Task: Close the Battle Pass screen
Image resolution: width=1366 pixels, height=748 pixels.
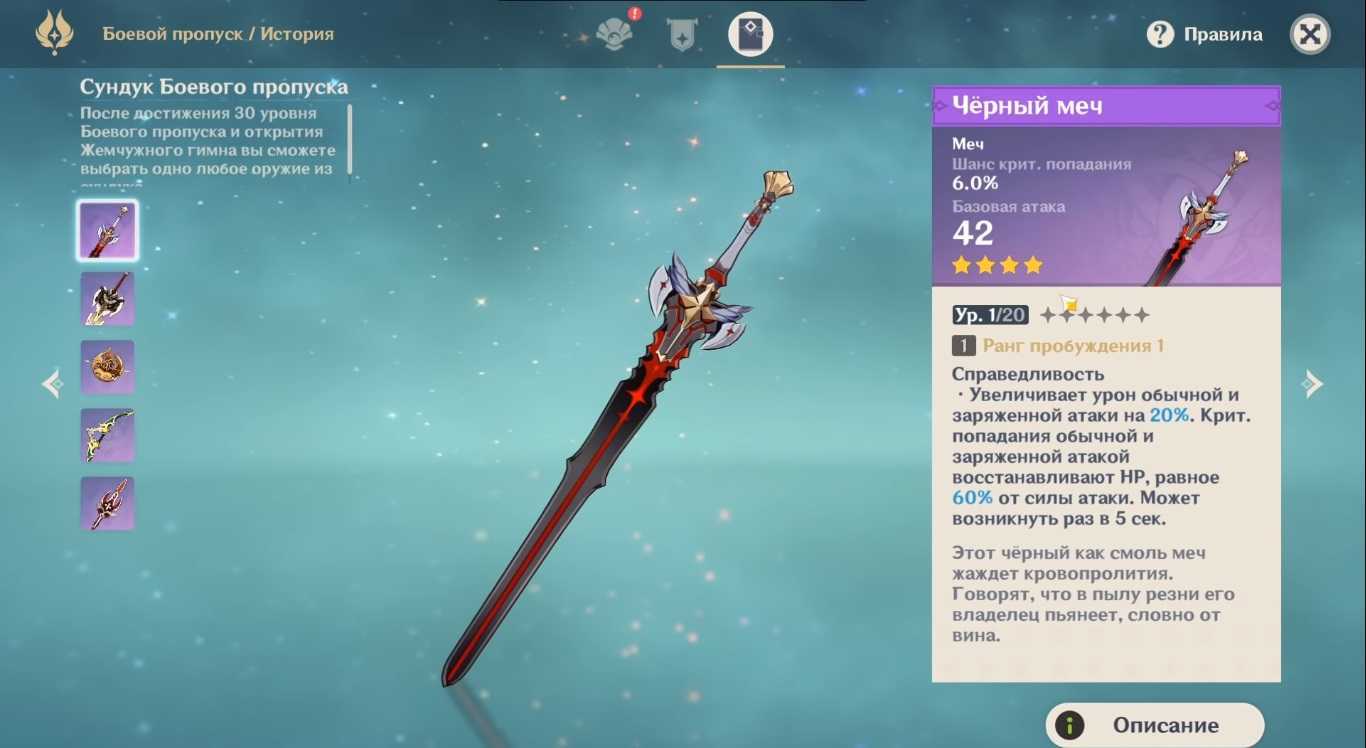Action: (x=1310, y=35)
